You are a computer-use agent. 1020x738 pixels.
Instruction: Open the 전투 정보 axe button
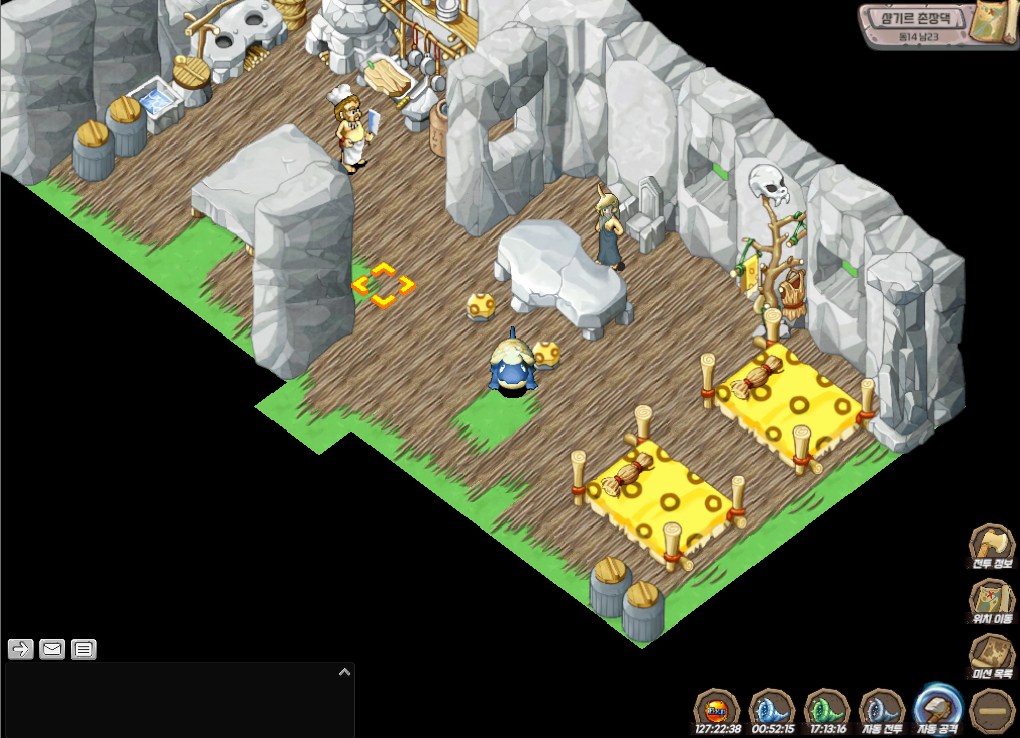tap(992, 546)
